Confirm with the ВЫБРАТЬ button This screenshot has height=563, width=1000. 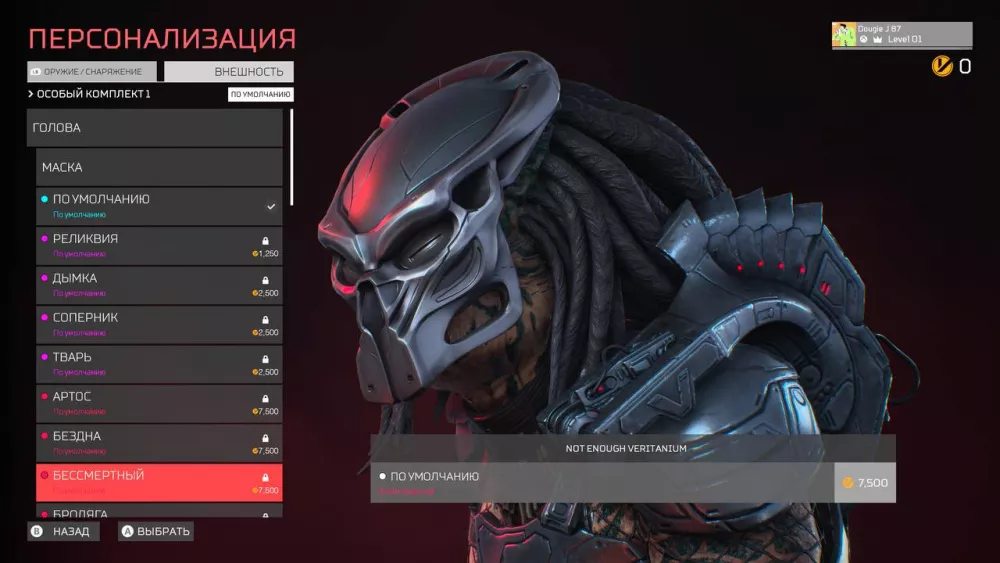click(155, 531)
